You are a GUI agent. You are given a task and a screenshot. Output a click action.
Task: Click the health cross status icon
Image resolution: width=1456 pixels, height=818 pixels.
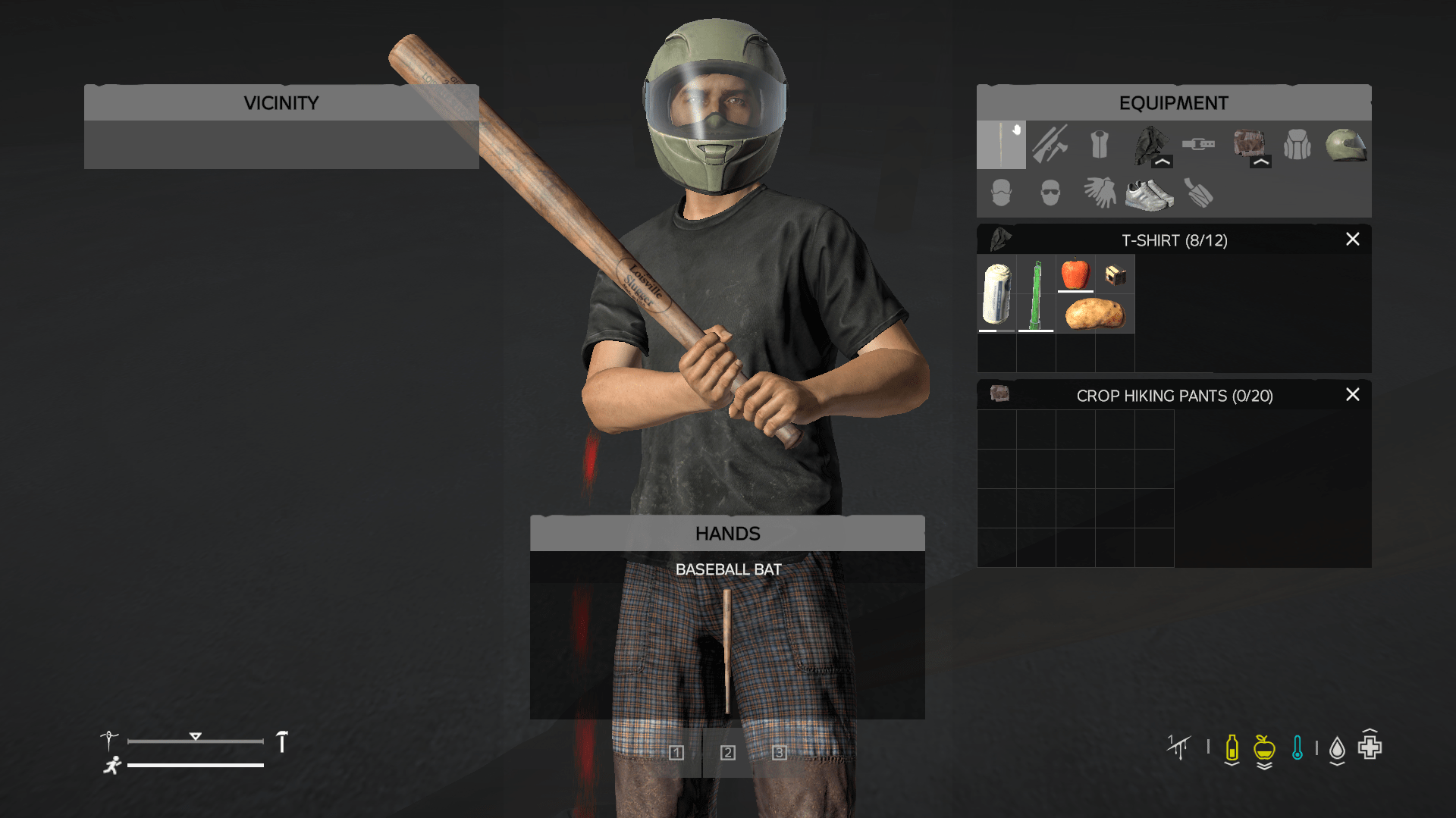[x=1369, y=747]
